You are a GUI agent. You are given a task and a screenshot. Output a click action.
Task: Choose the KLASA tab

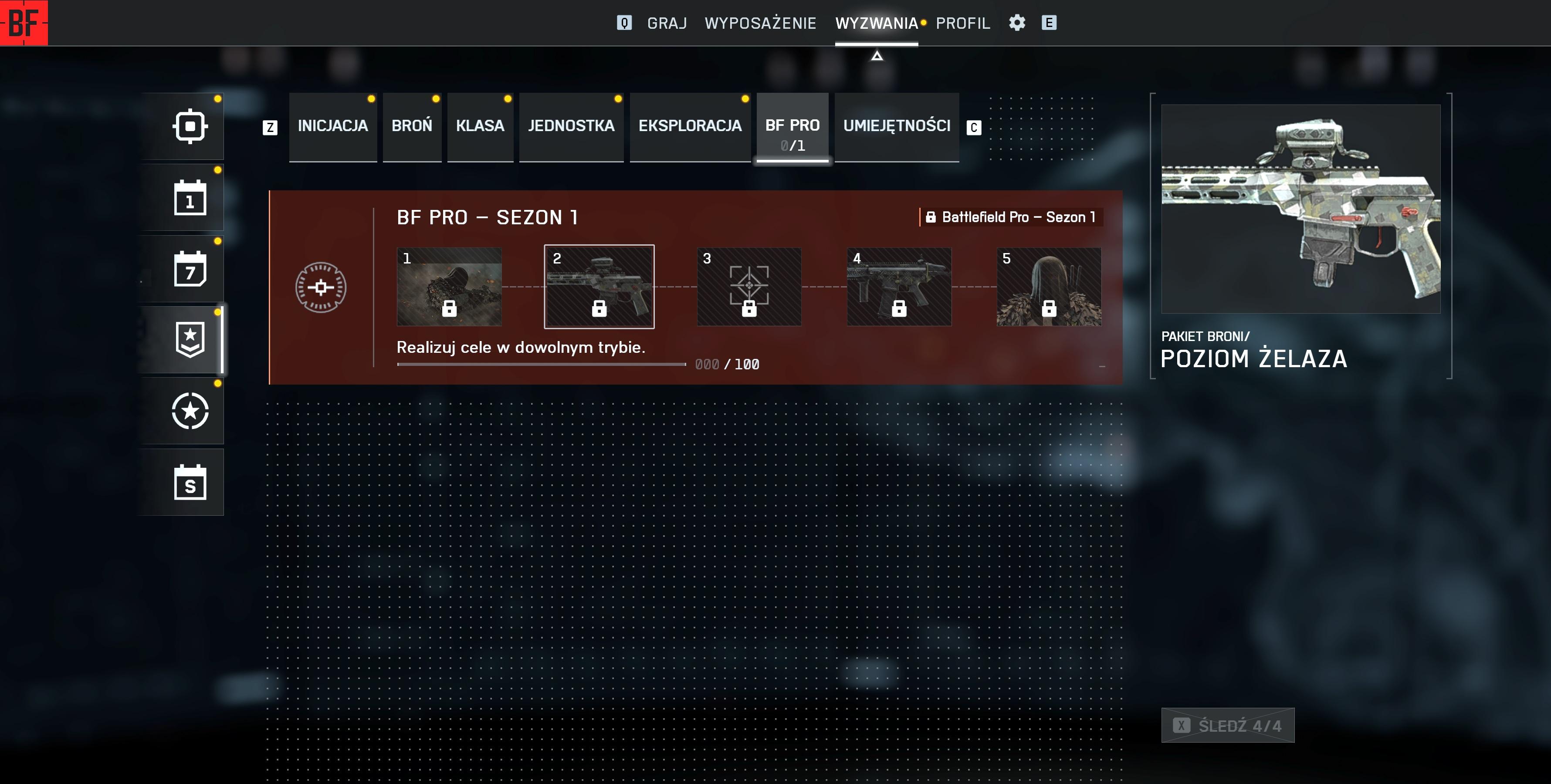(480, 126)
